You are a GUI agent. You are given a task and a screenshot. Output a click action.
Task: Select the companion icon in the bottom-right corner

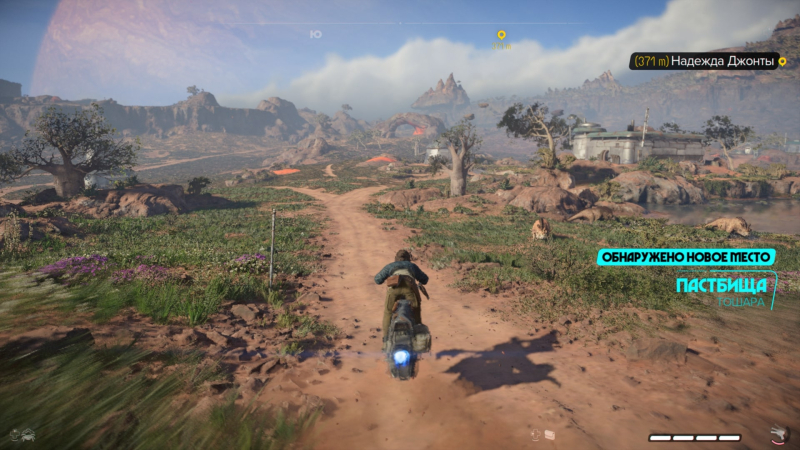point(779,434)
